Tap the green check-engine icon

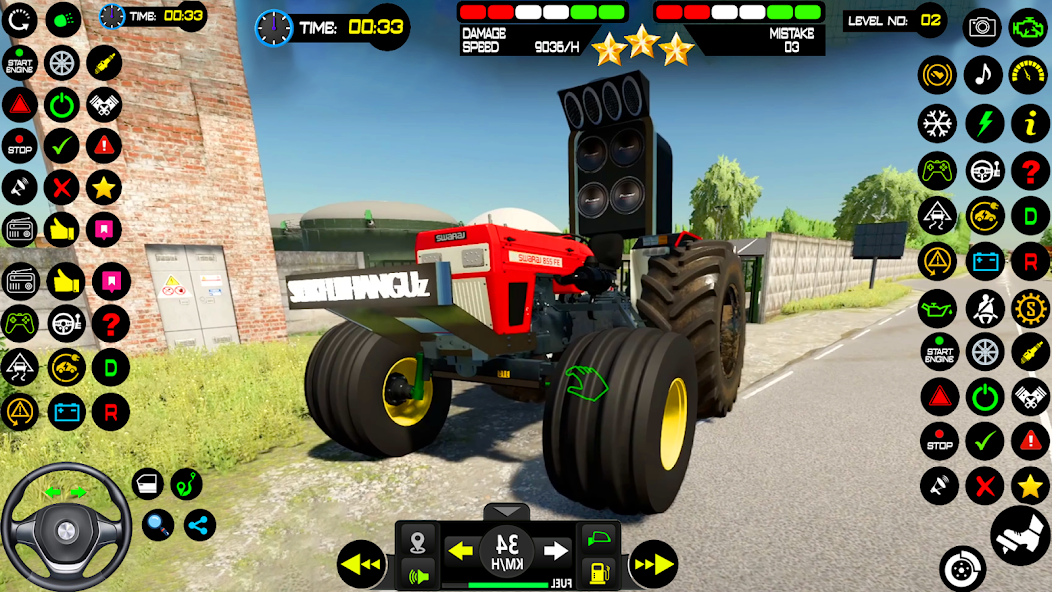point(1029,24)
